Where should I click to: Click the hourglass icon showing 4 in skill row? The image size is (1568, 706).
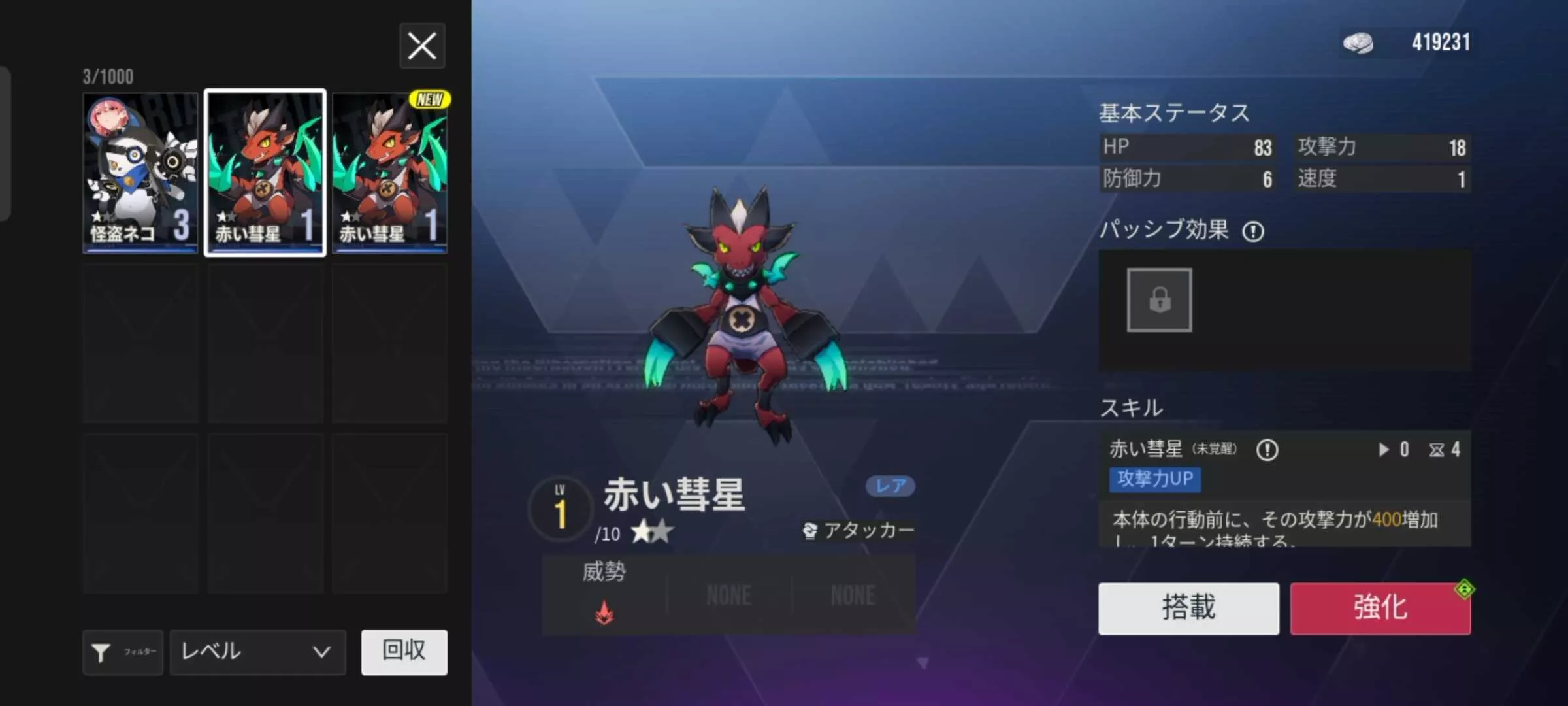[x=1437, y=450]
